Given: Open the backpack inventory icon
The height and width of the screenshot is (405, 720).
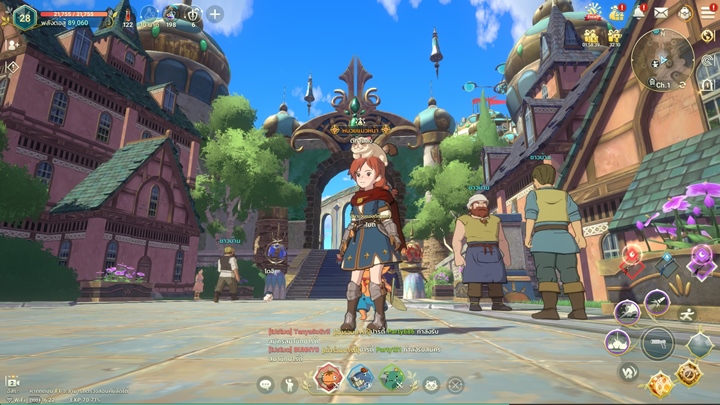Looking at the screenshot, I should tap(684, 12).
